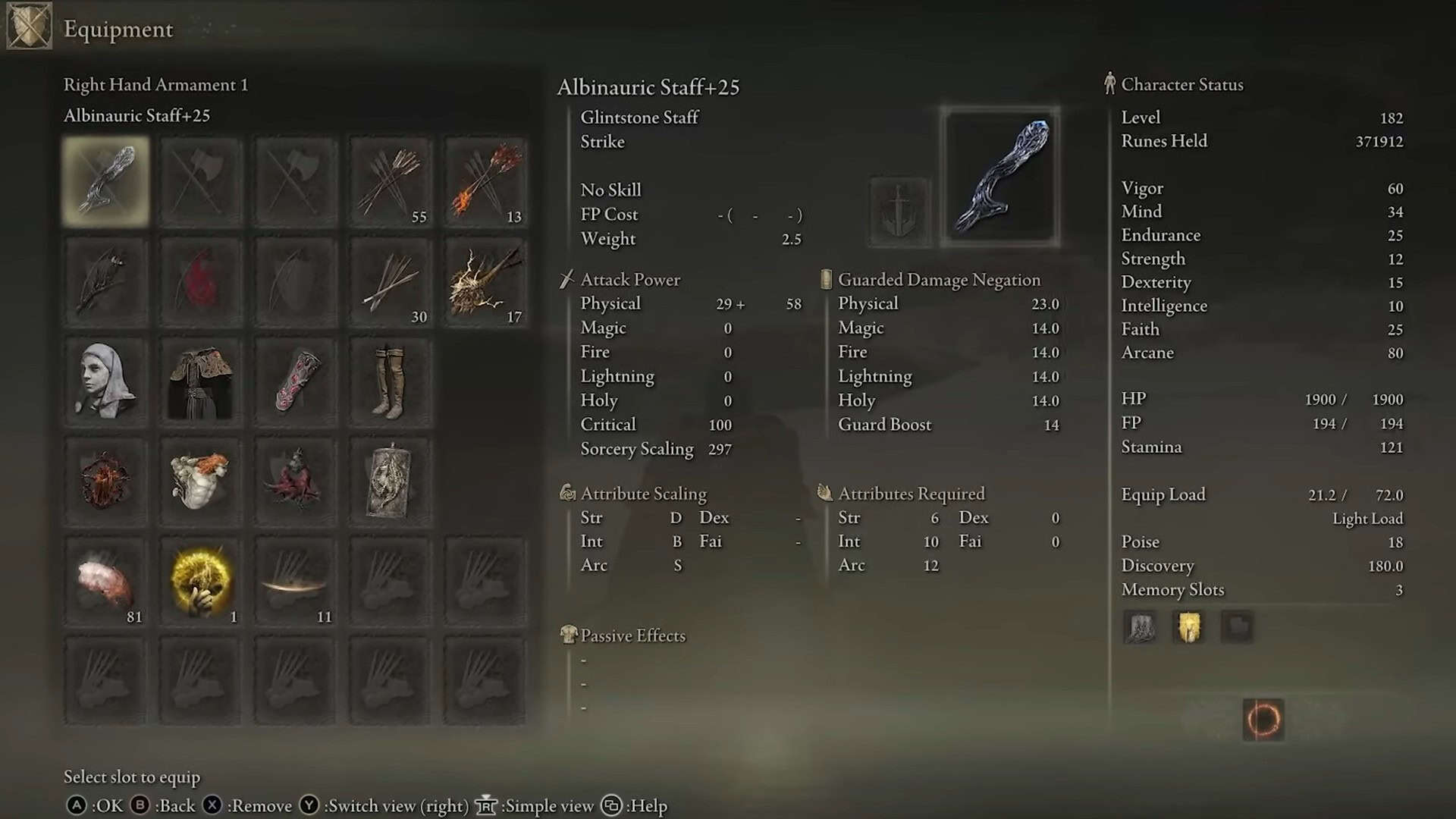This screenshot has height=819, width=1456.
Task: Select the raw meat item showing quantity 81
Action: [105, 580]
